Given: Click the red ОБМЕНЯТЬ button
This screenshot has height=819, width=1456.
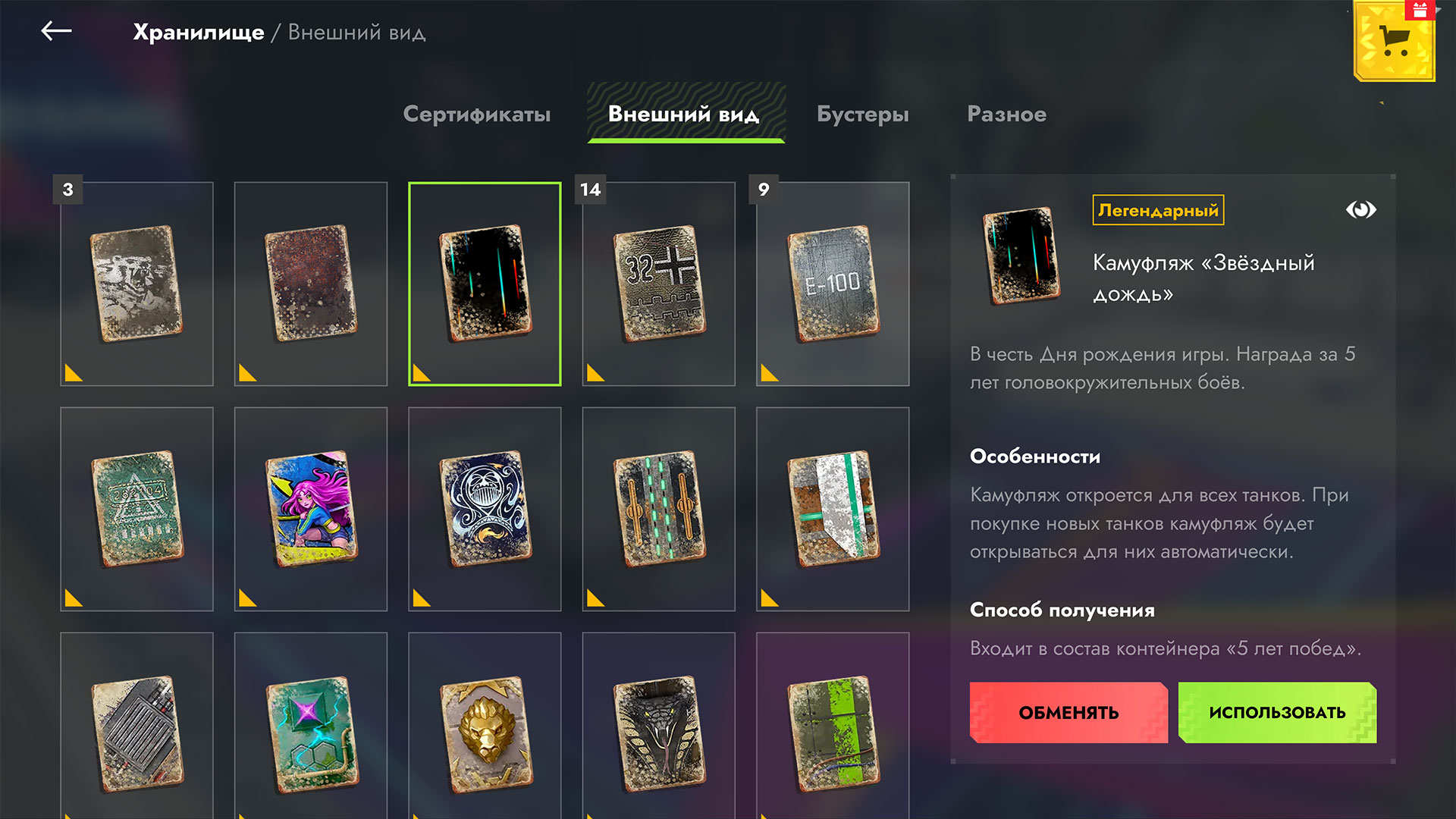Looking at the screenshot, I should click(1068, 712).
